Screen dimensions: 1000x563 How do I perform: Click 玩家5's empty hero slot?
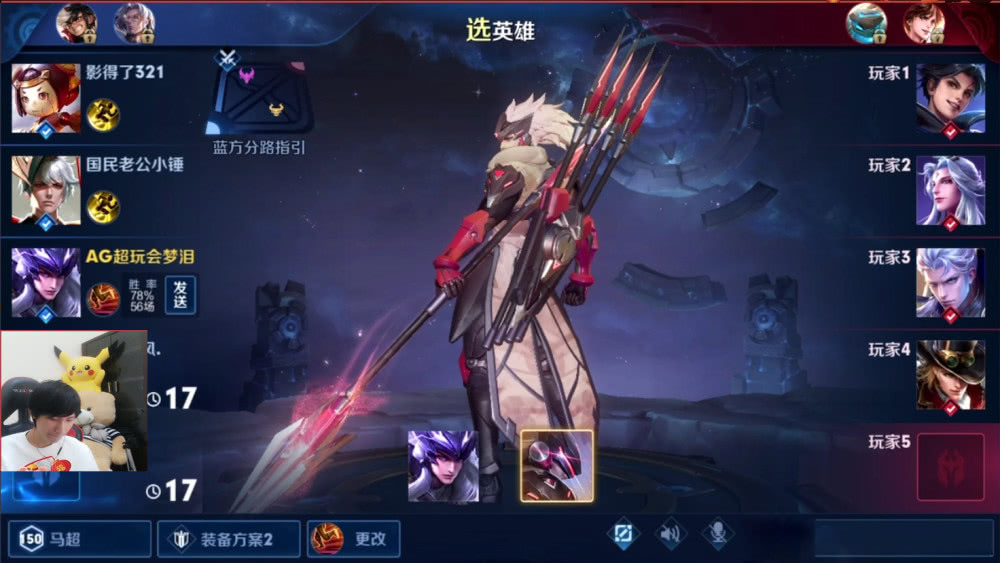(x=950, y=467)
